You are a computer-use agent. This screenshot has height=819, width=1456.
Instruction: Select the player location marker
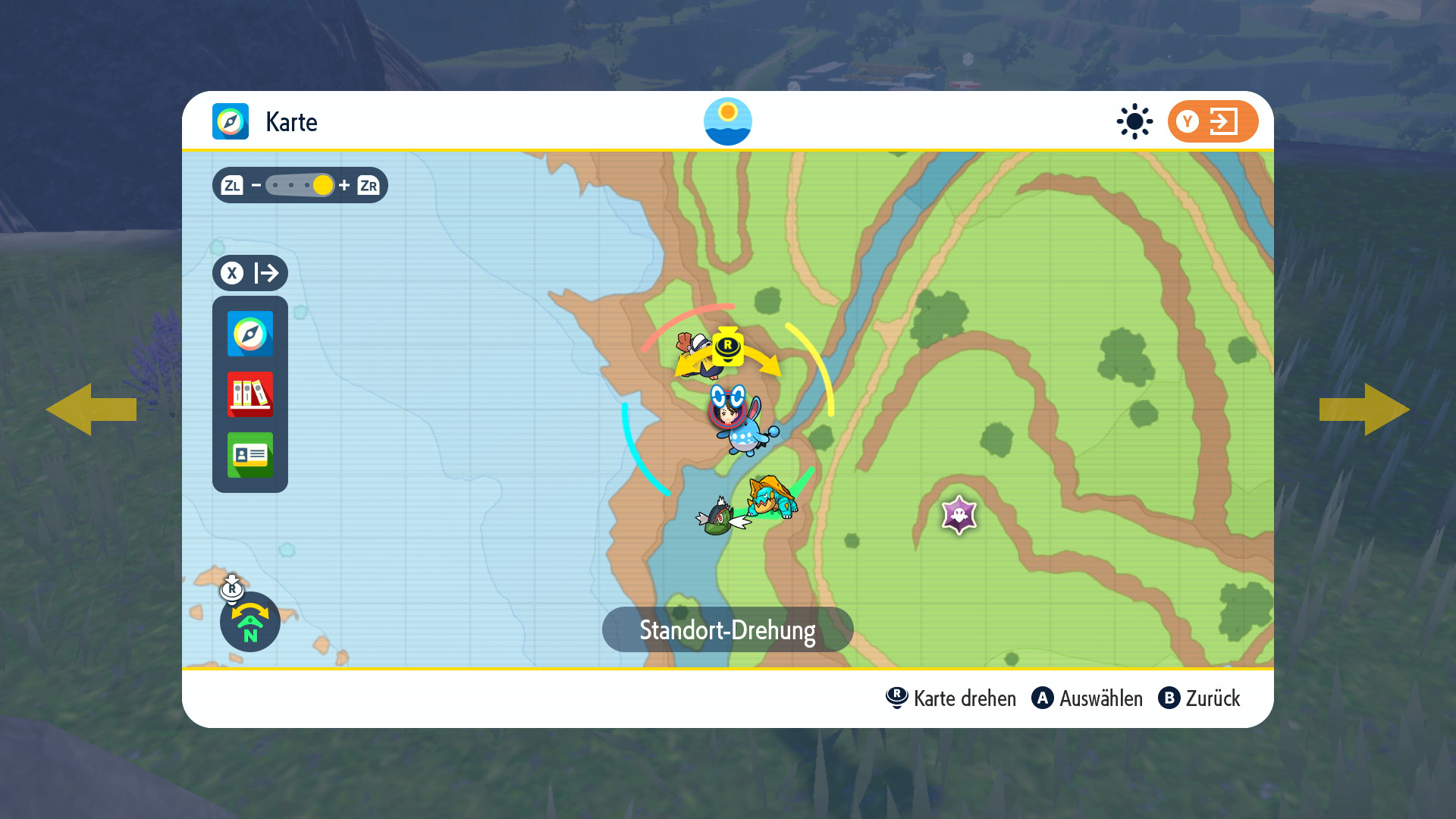(x=727, y=412)
